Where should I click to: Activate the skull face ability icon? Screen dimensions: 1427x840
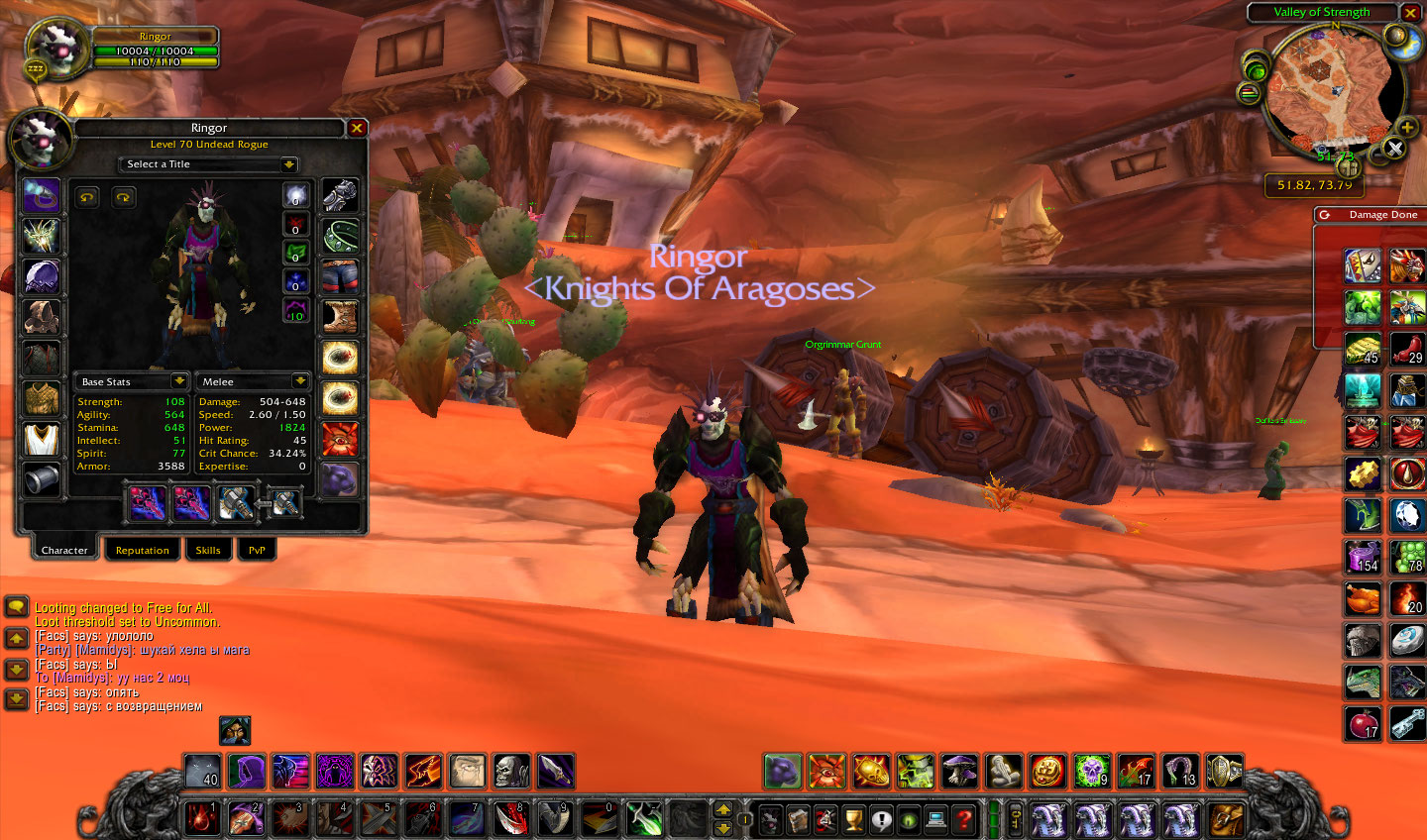511,771
